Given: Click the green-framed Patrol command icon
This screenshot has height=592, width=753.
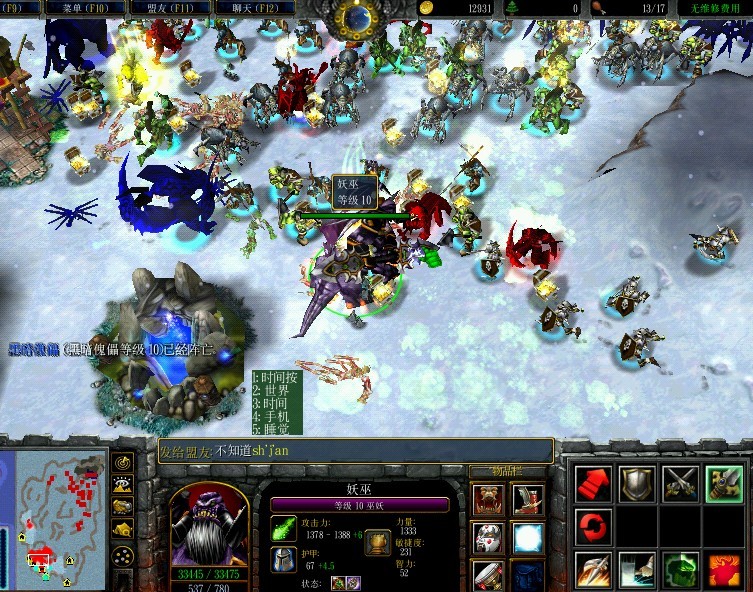Looking at the screenshot, I should 724,484.
